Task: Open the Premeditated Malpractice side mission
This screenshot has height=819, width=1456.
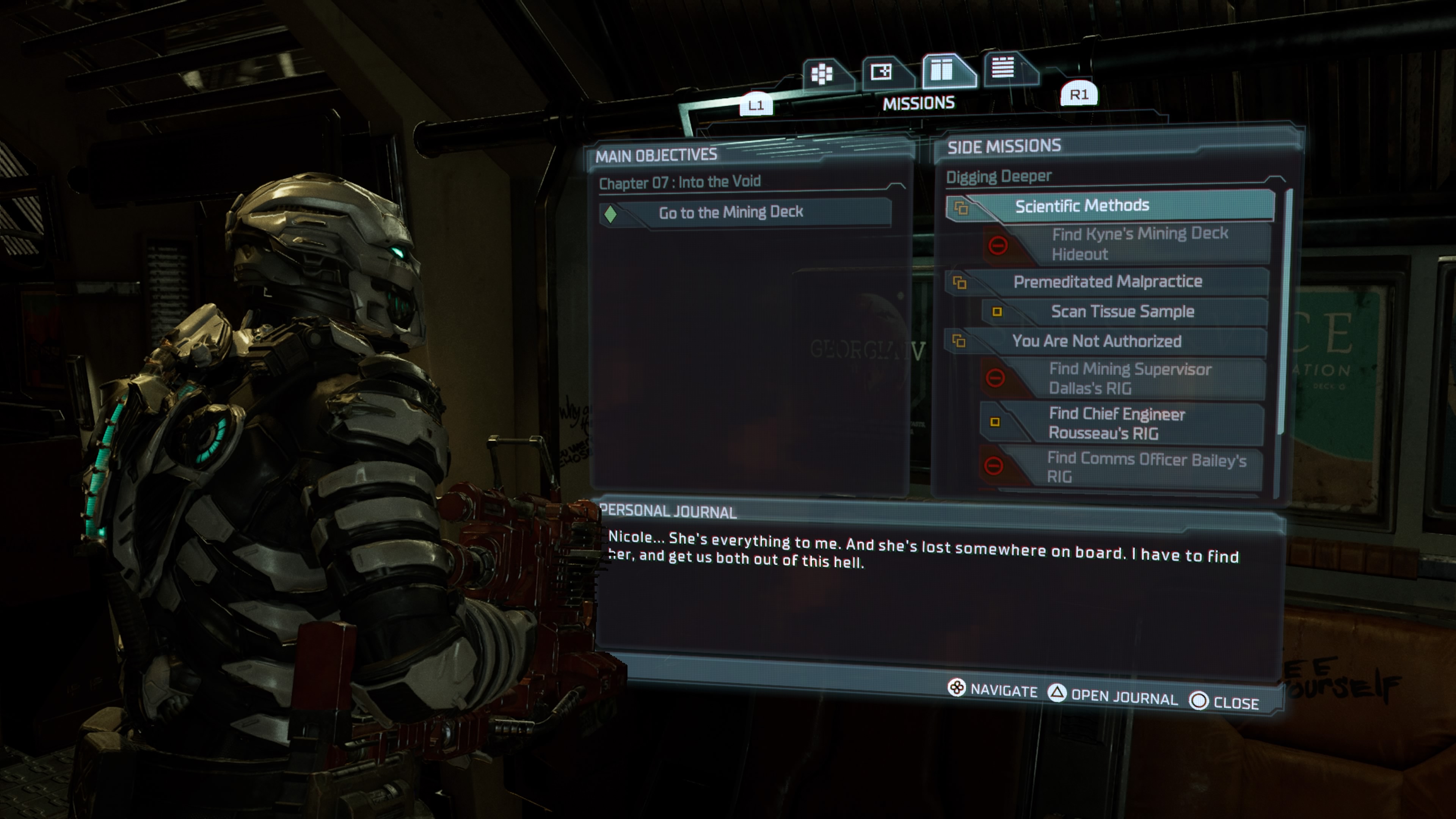Action: [x=1107, y=281]
